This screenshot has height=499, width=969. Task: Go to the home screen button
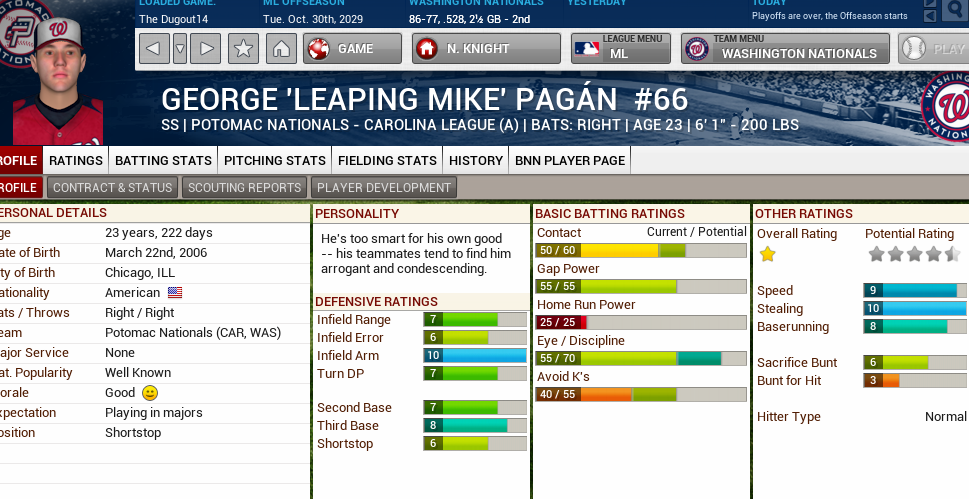[x=281, y=48]
